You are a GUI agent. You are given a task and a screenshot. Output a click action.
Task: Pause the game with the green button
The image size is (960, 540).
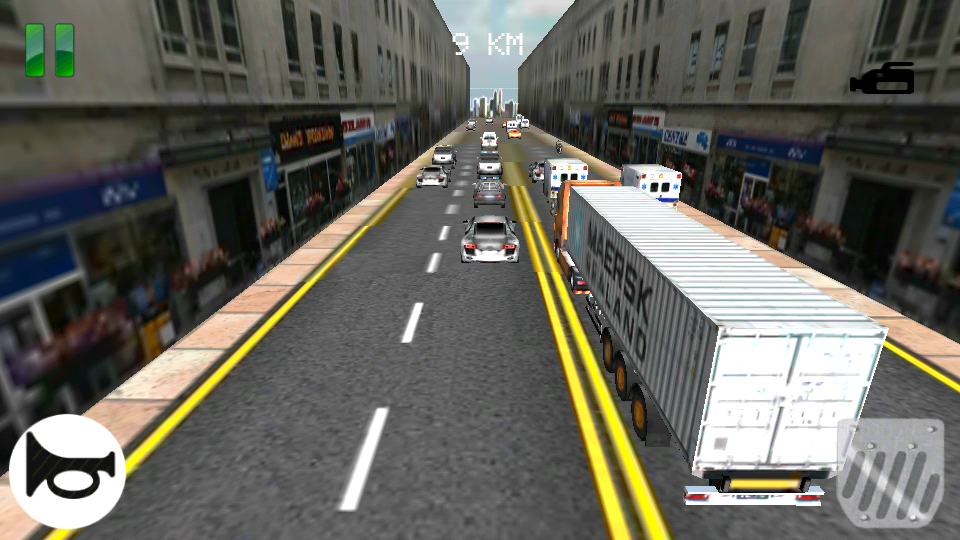50,50
